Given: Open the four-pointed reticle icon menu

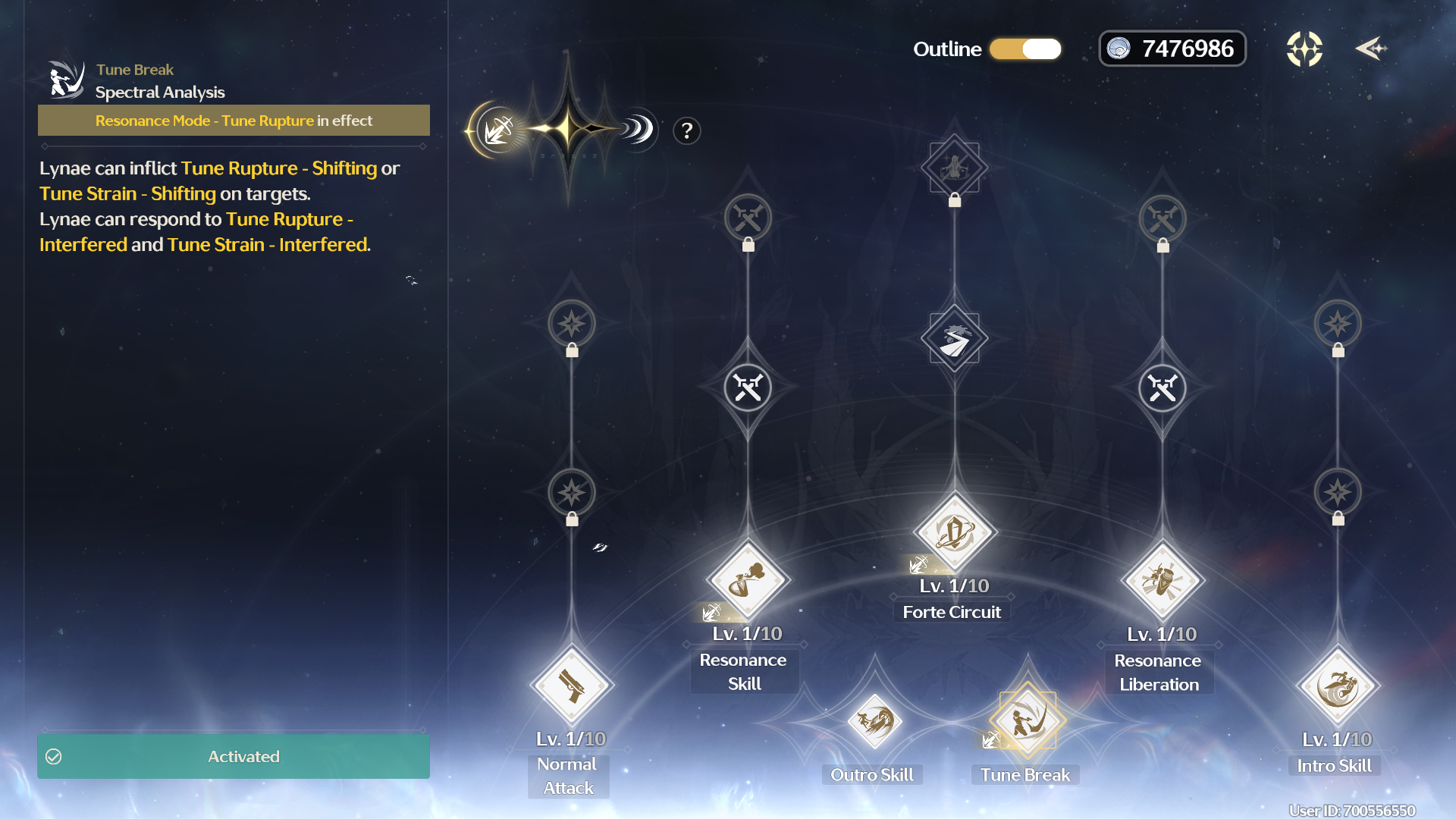Looking at the screenshot, I should point(1304,49).
